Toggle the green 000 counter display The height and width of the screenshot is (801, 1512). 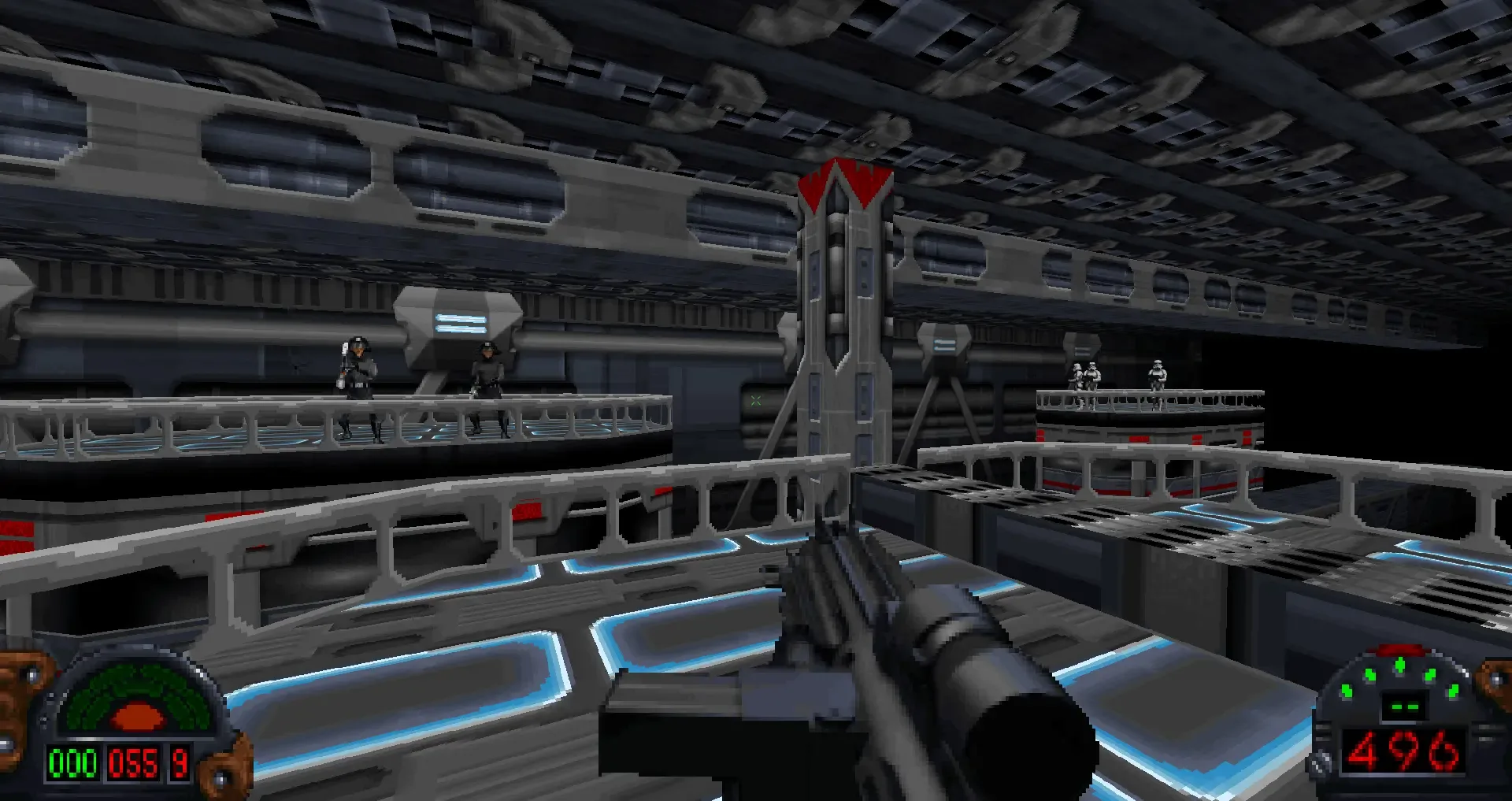pyautogui.click(x=72, y=763)
